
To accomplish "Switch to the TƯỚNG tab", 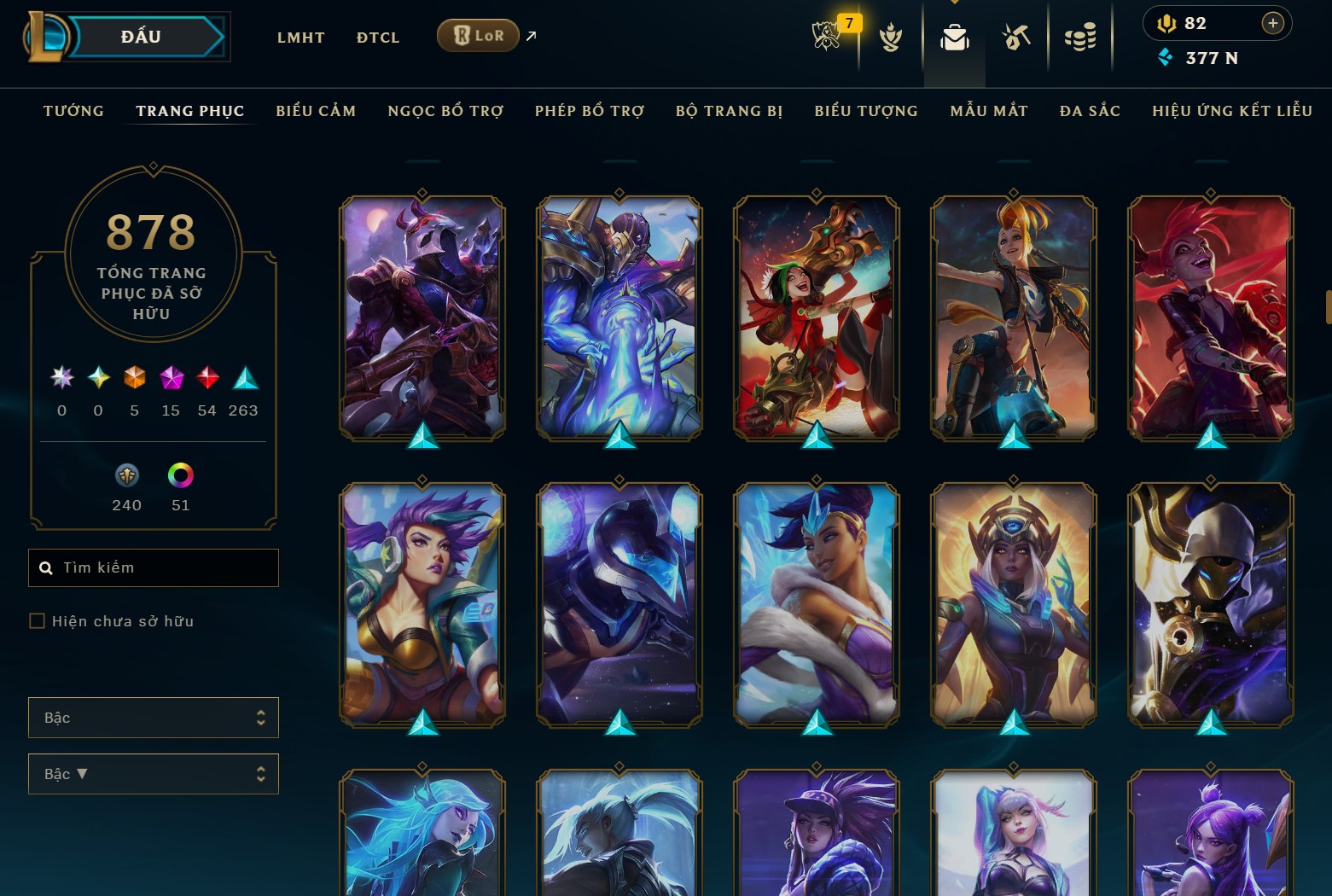I will 73,111.
